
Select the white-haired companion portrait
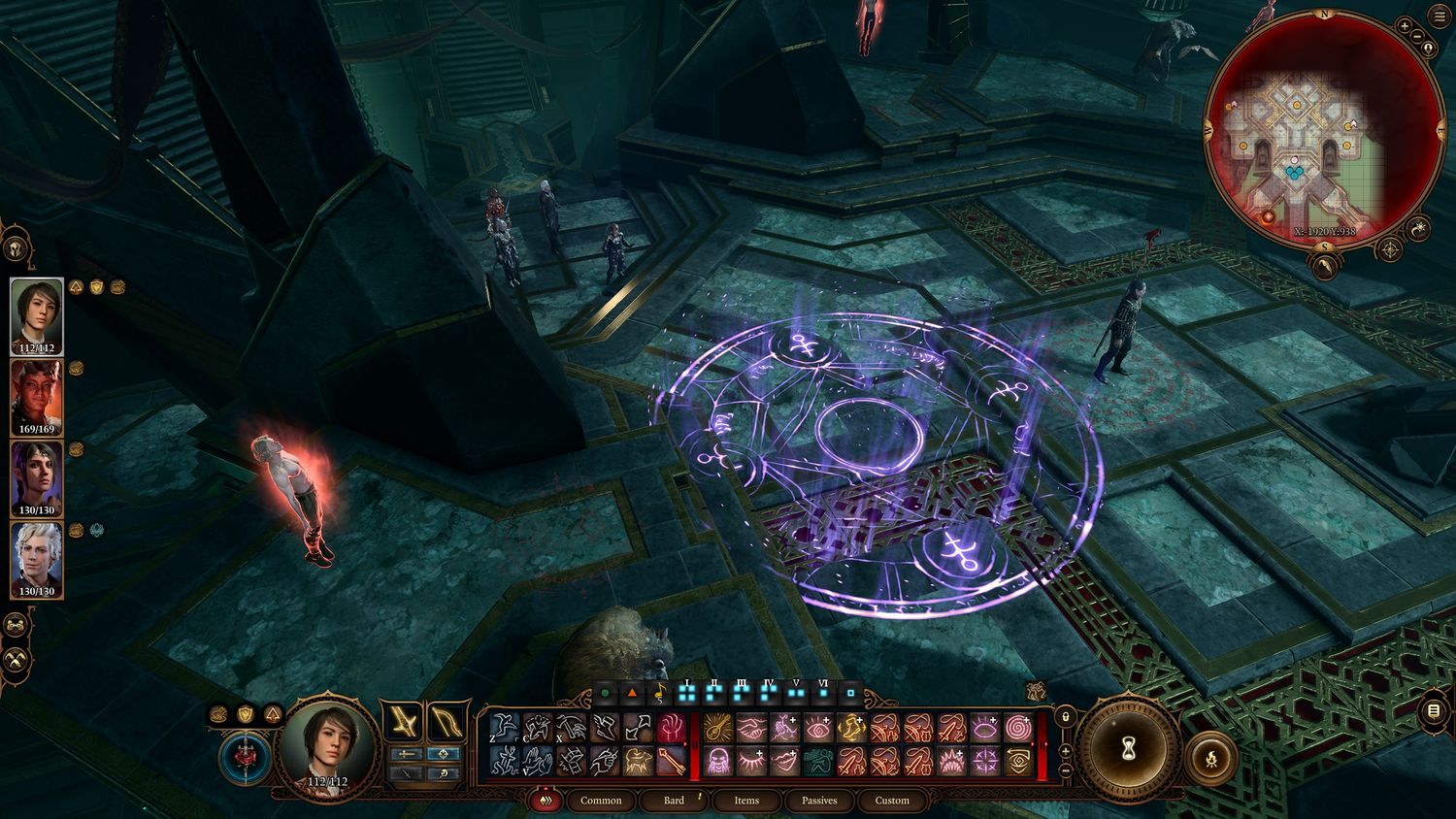coord(37,559)
